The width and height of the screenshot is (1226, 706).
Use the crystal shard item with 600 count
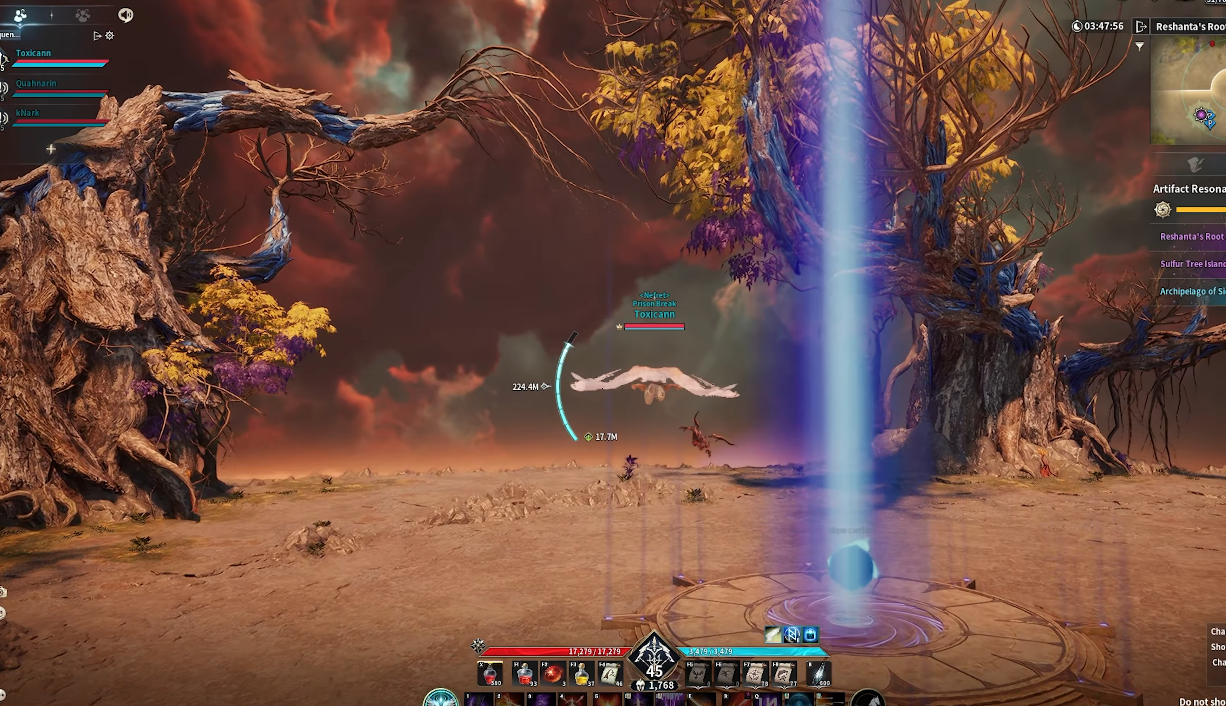tap(819, 674)
